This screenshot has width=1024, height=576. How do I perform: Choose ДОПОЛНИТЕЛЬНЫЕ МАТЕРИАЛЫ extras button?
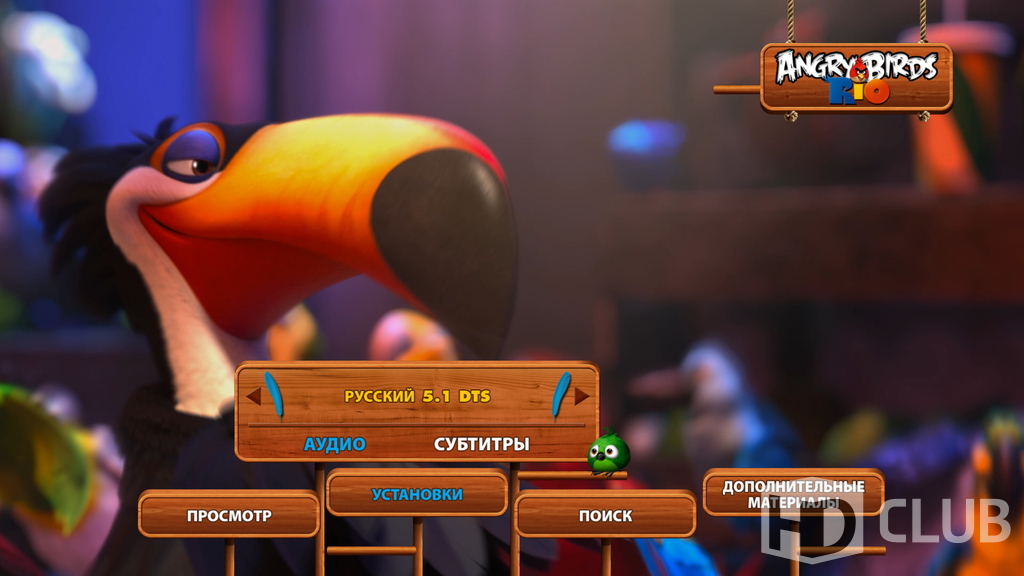[793, 494]
